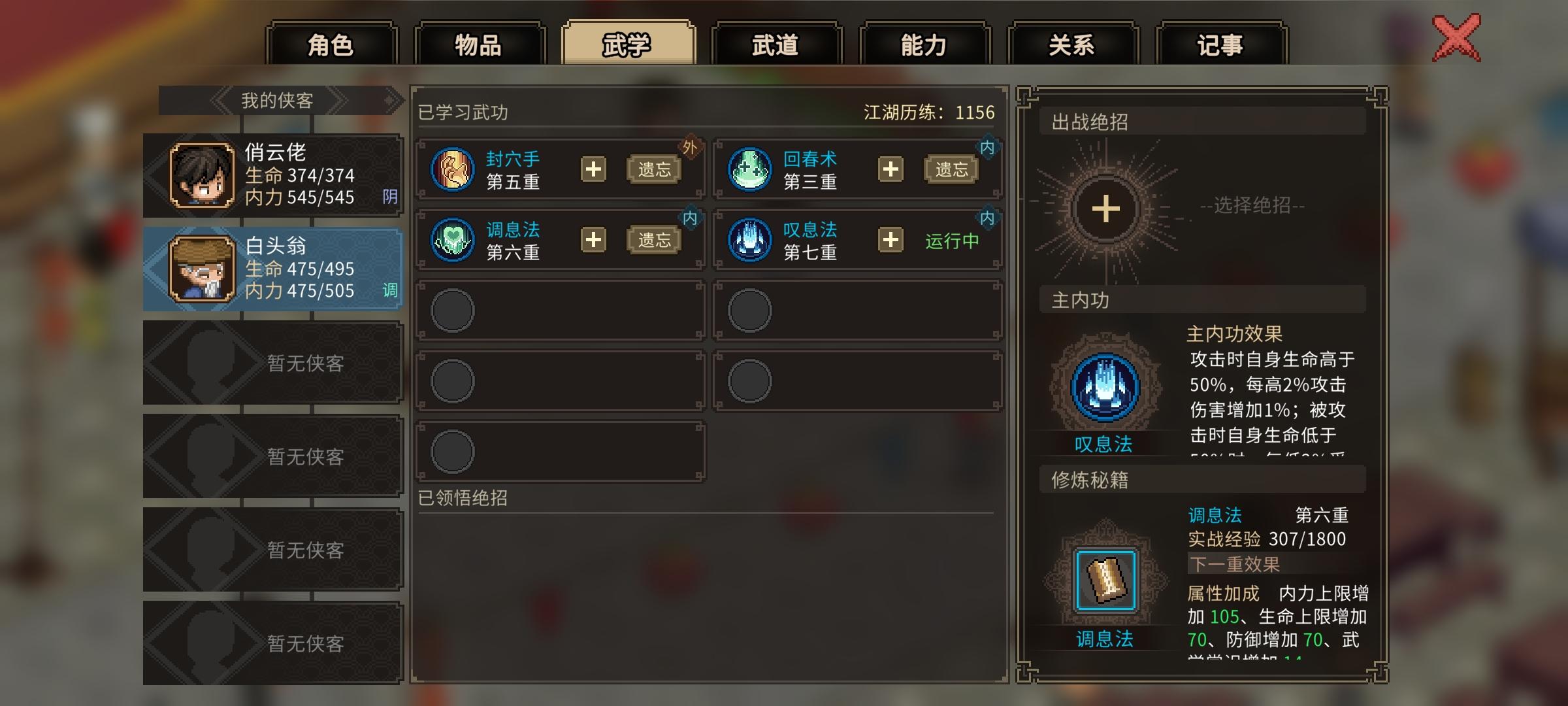1568x706 pixels.
Task: Select the 俏云佬 character portrait
Action: tap(203, 173)
